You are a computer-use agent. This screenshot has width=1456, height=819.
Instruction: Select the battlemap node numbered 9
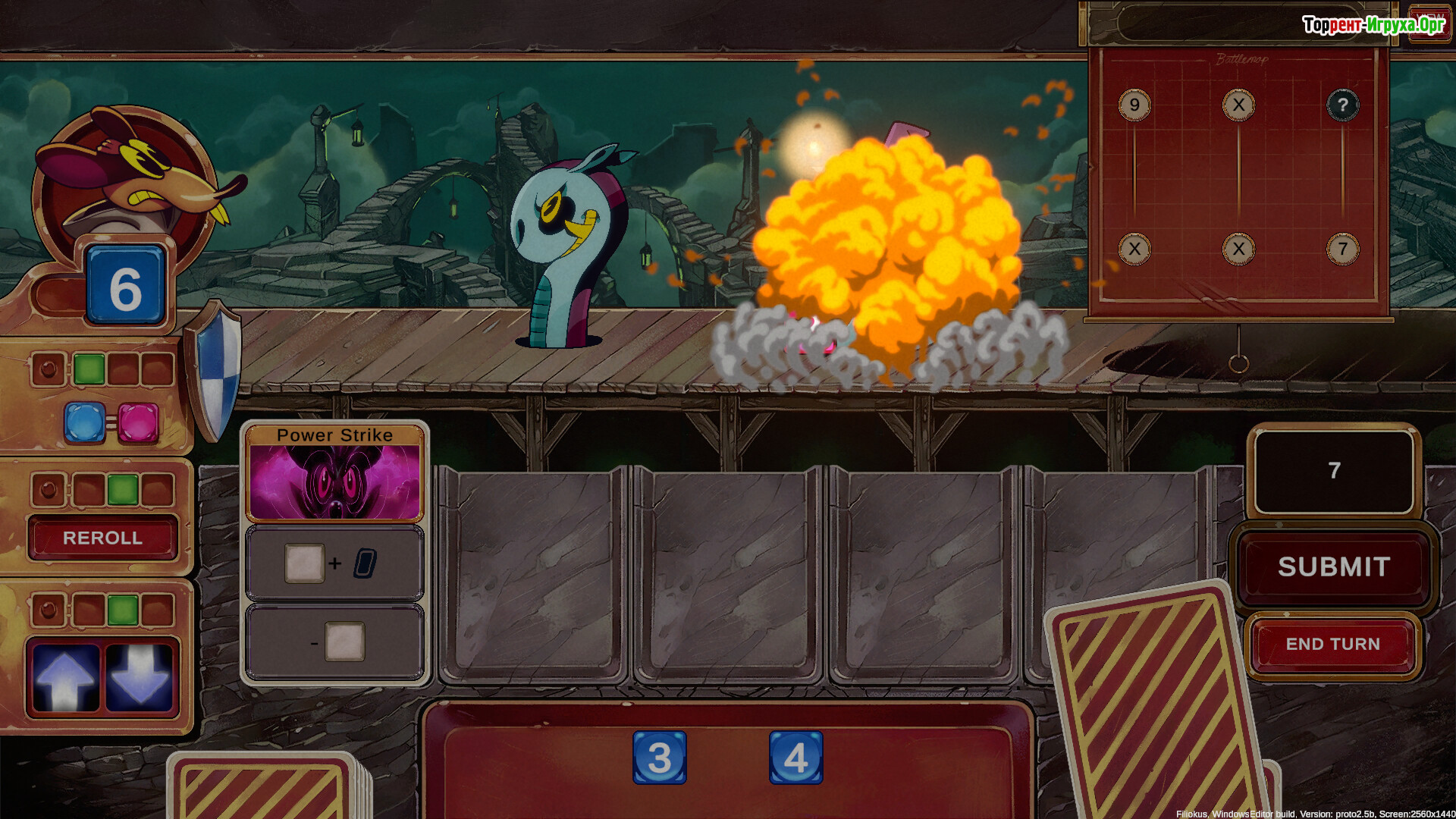[x=1134, y=105]
